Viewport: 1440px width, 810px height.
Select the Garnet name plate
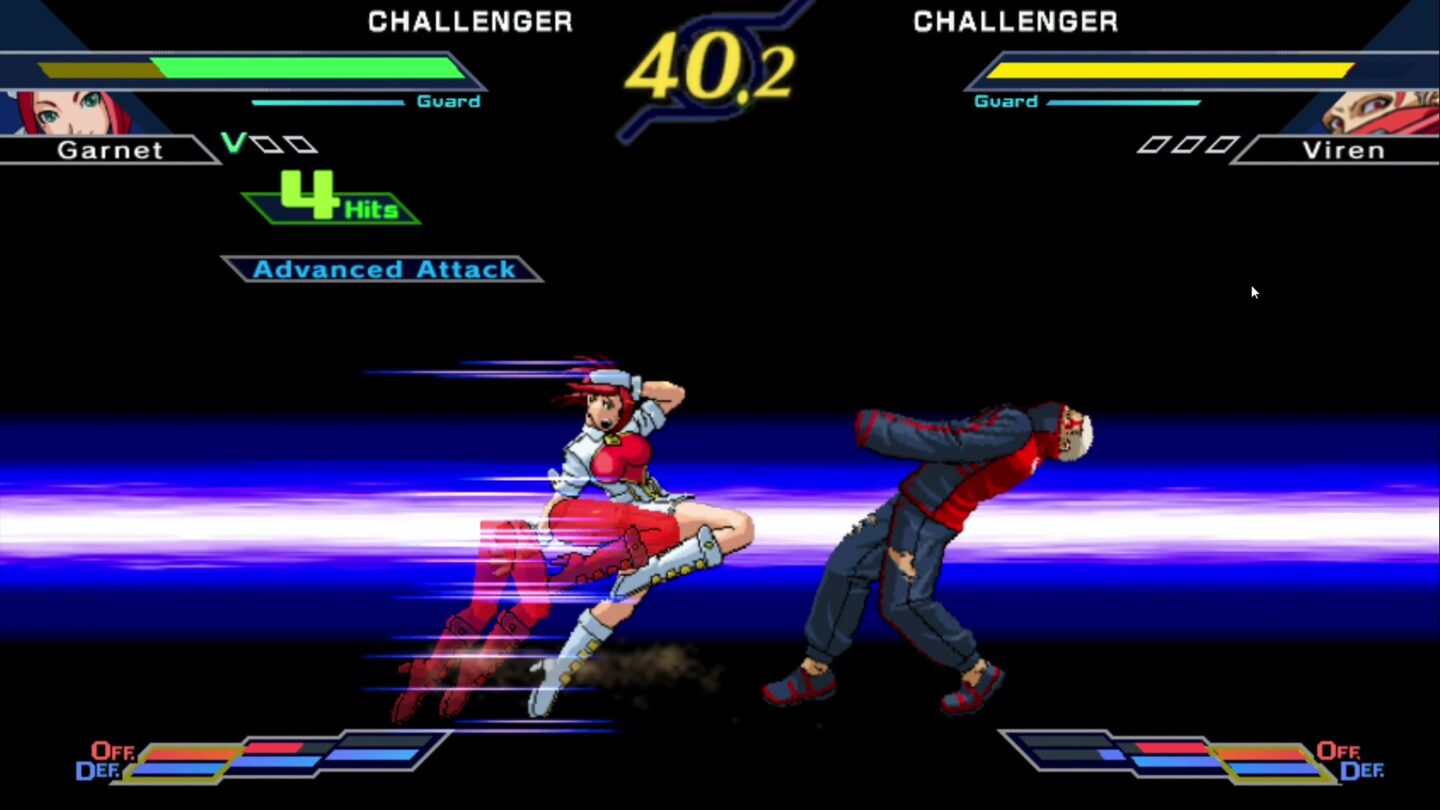click(x=108, y=150)
